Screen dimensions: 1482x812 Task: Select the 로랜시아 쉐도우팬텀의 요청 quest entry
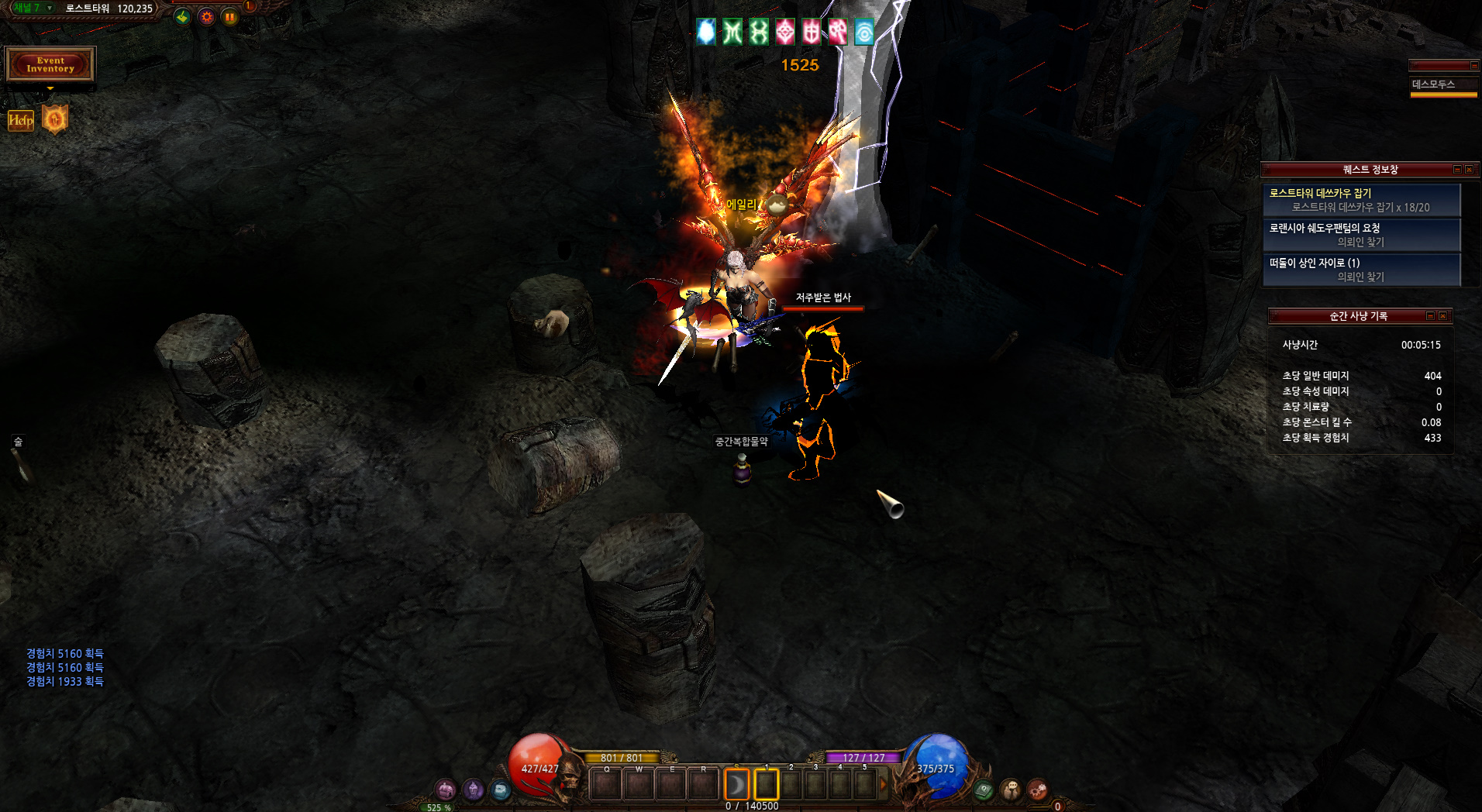coord(1361,235)
